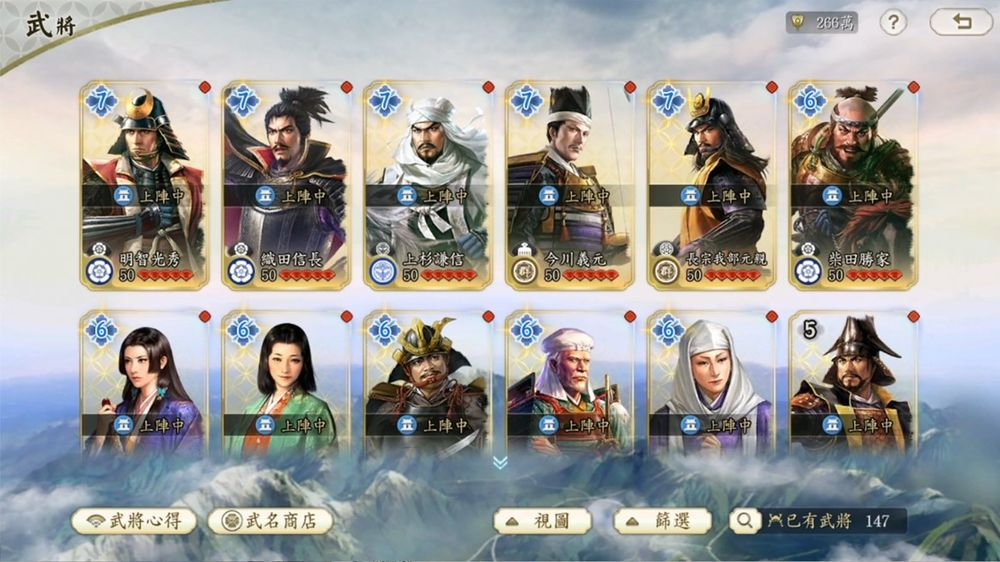Viewport: 1000px width, 562px height.
Task: Click the magnifier search for owned generals
Action: pyautogui.click(x=745, y=520)
